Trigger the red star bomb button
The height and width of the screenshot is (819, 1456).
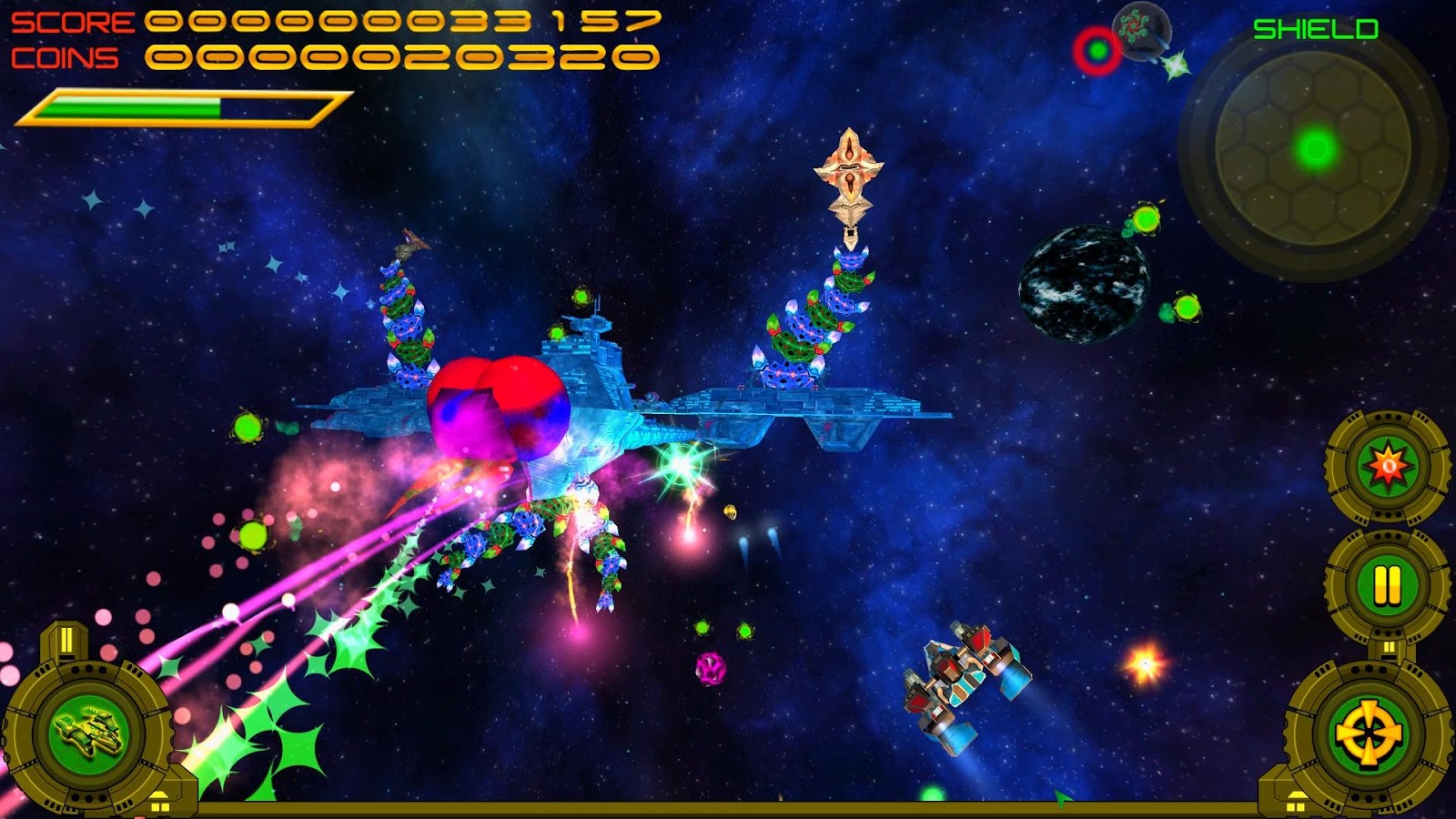click(x=1389, y=467)
